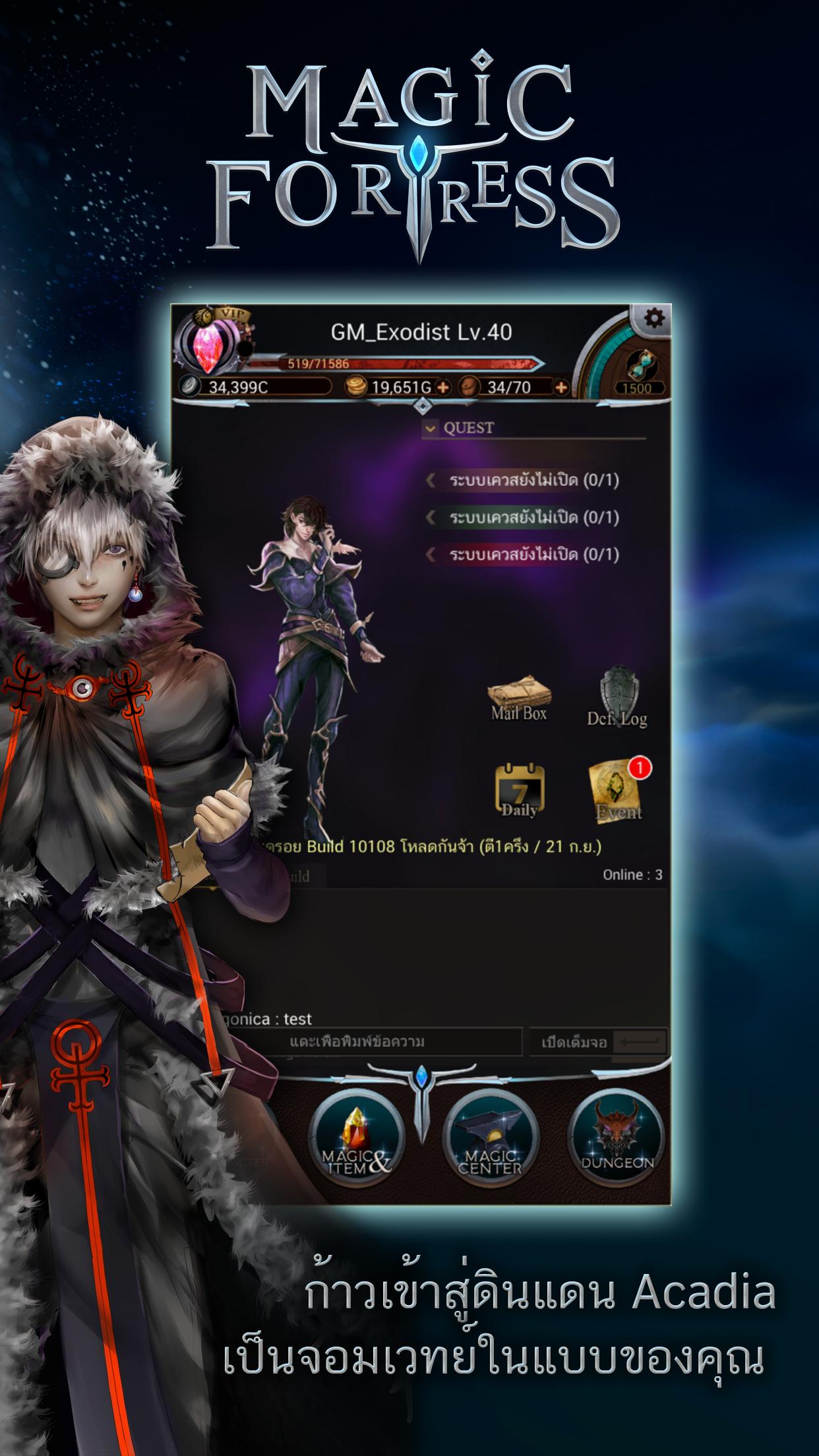Add gold with the plus beside 19,651G

443,388
